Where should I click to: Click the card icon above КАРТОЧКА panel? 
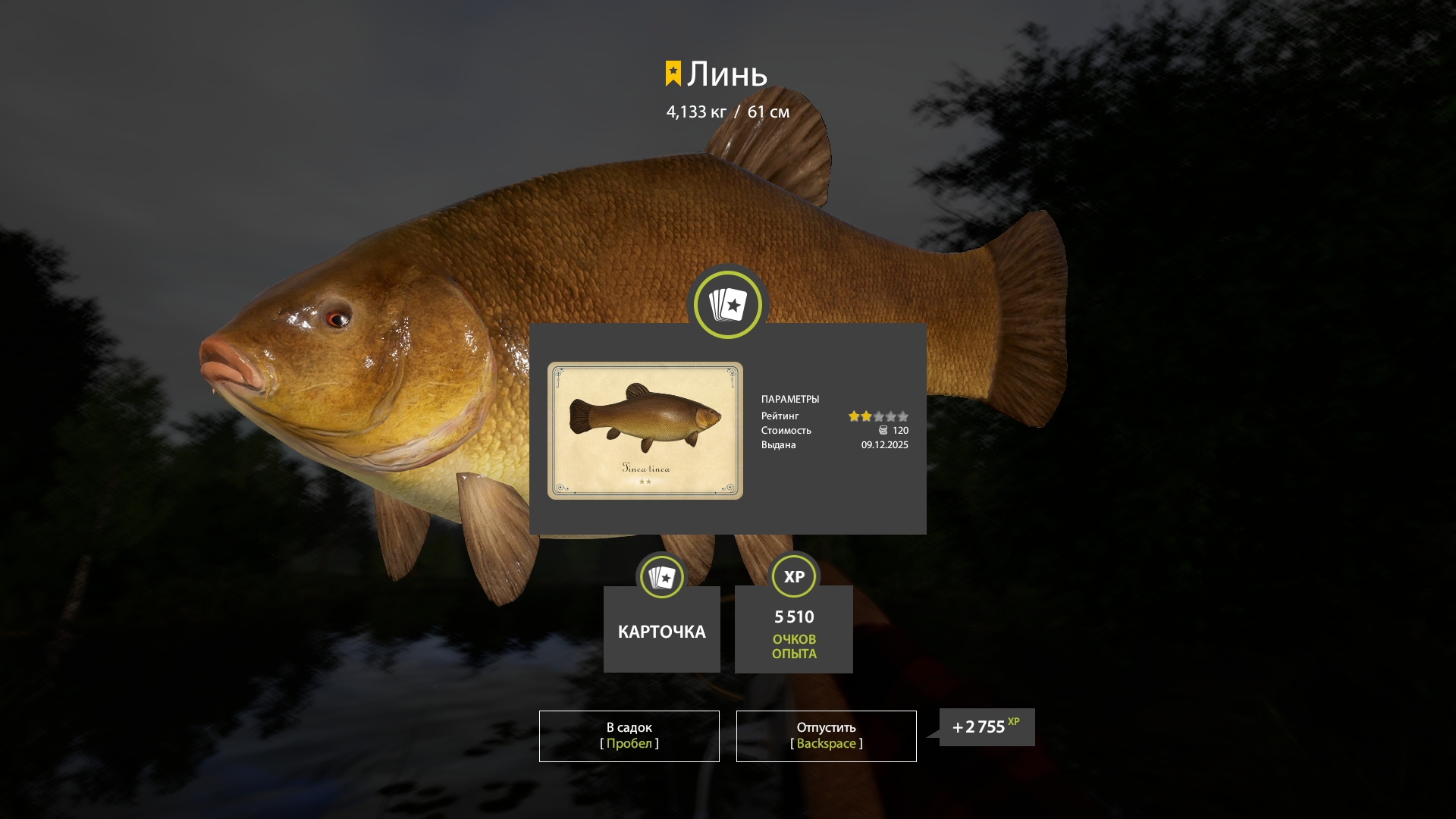[661, 576]
